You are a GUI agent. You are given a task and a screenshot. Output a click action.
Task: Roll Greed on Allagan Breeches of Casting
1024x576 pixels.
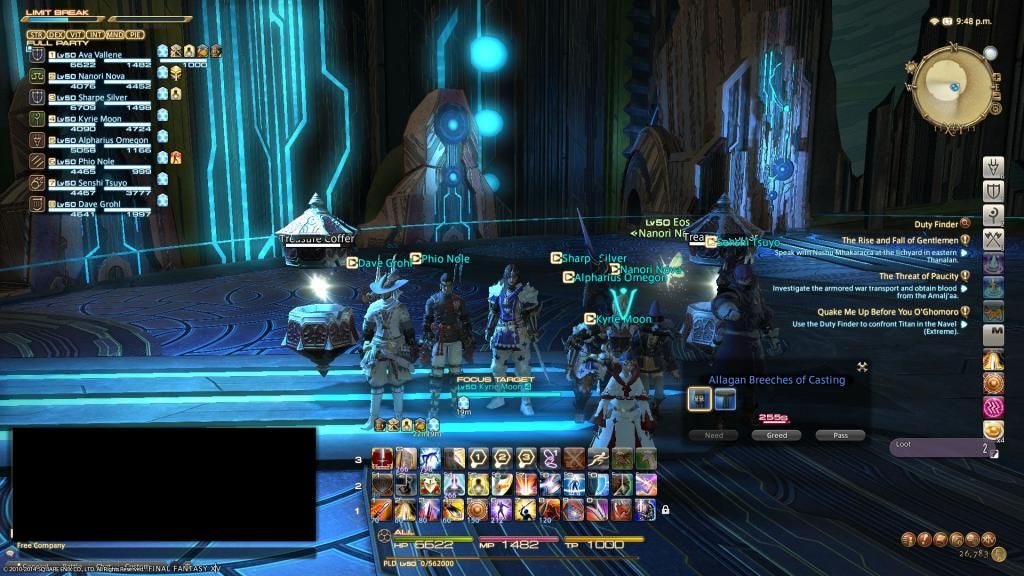tap(777, 435)
